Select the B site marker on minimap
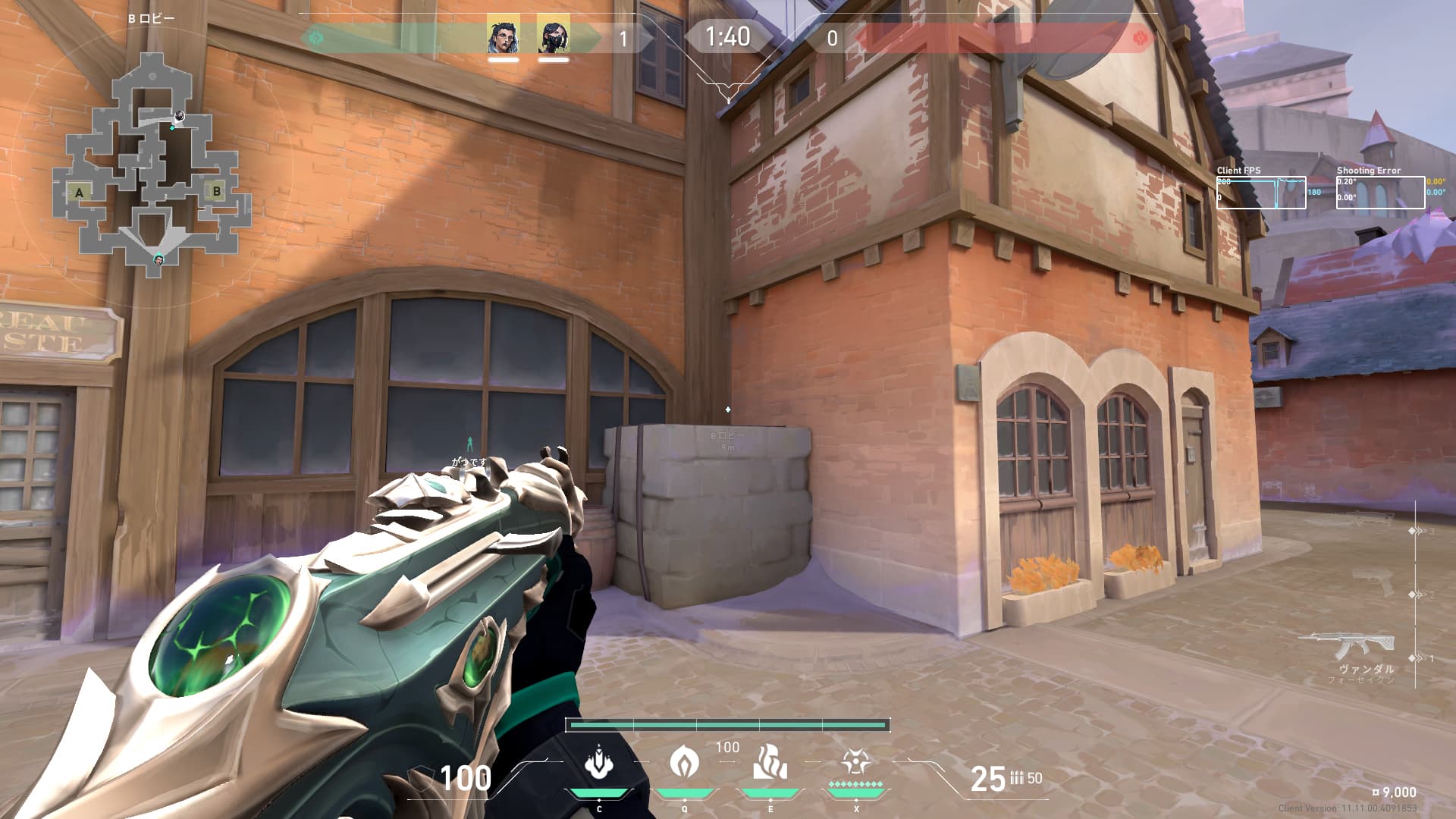The height and width of the screenshot is (819, 1456). [217, 191]
